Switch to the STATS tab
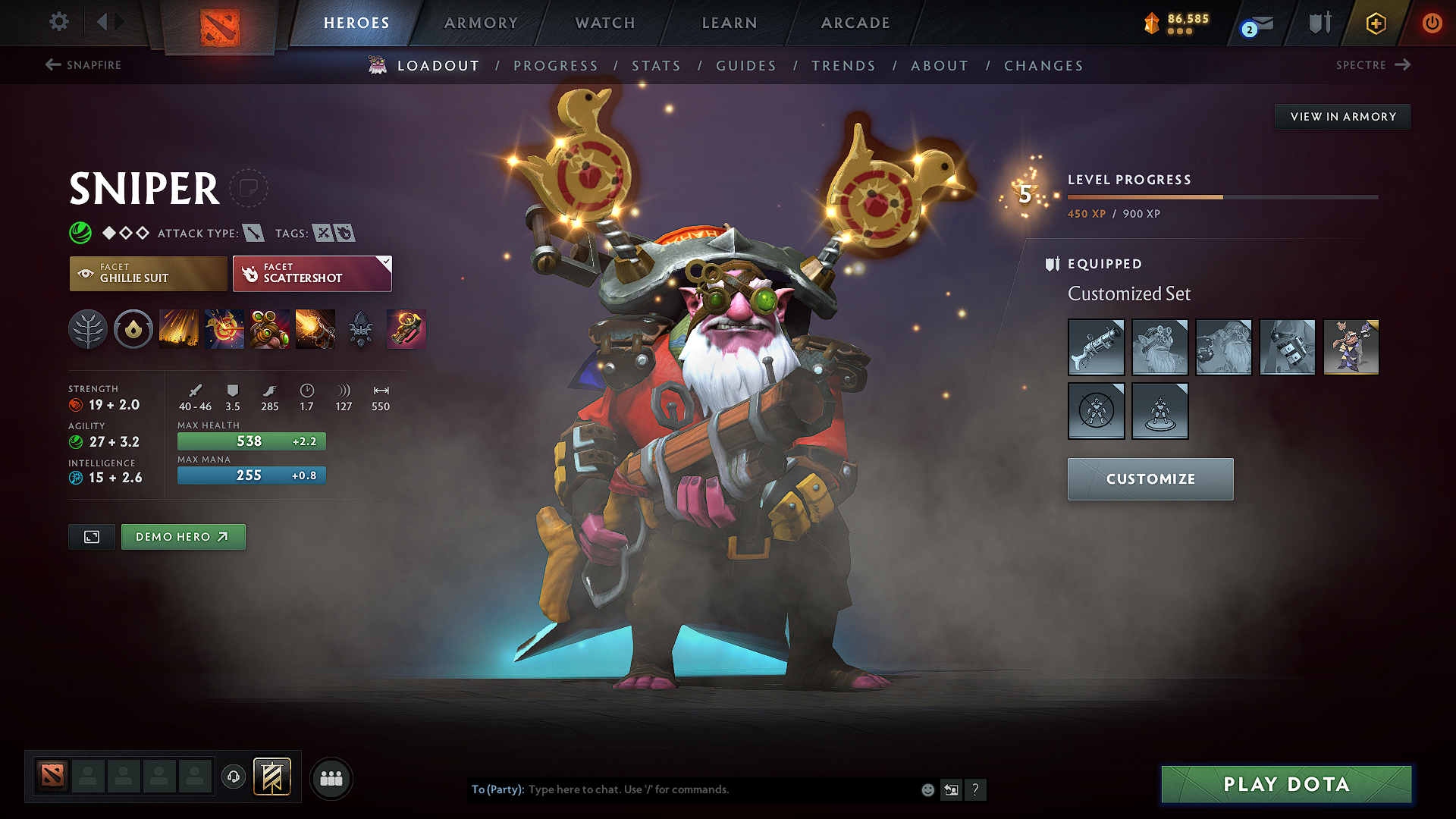The height and width of the screenshot is (819, 1456). 657,65
